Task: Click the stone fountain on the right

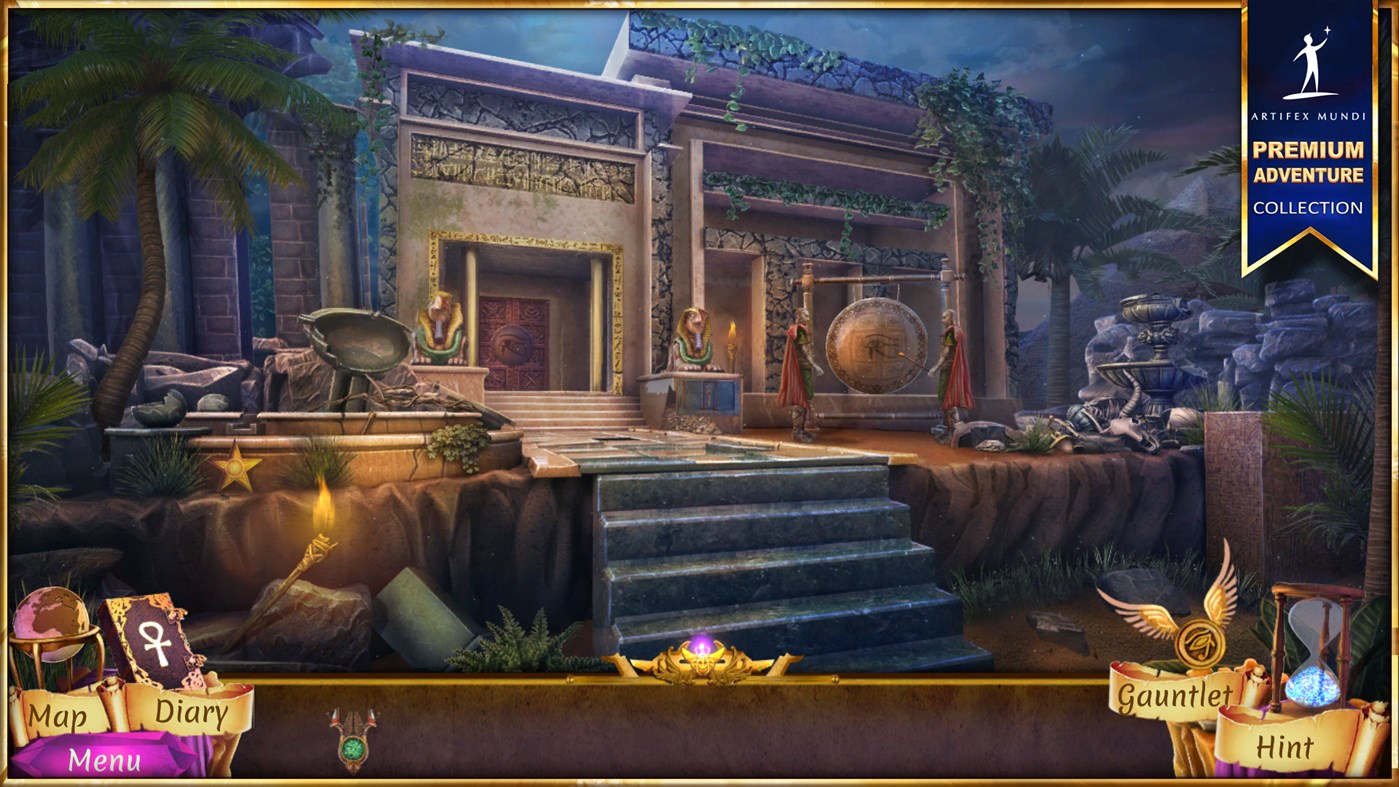Action: pyautogui.click(x=1146, y=350)
